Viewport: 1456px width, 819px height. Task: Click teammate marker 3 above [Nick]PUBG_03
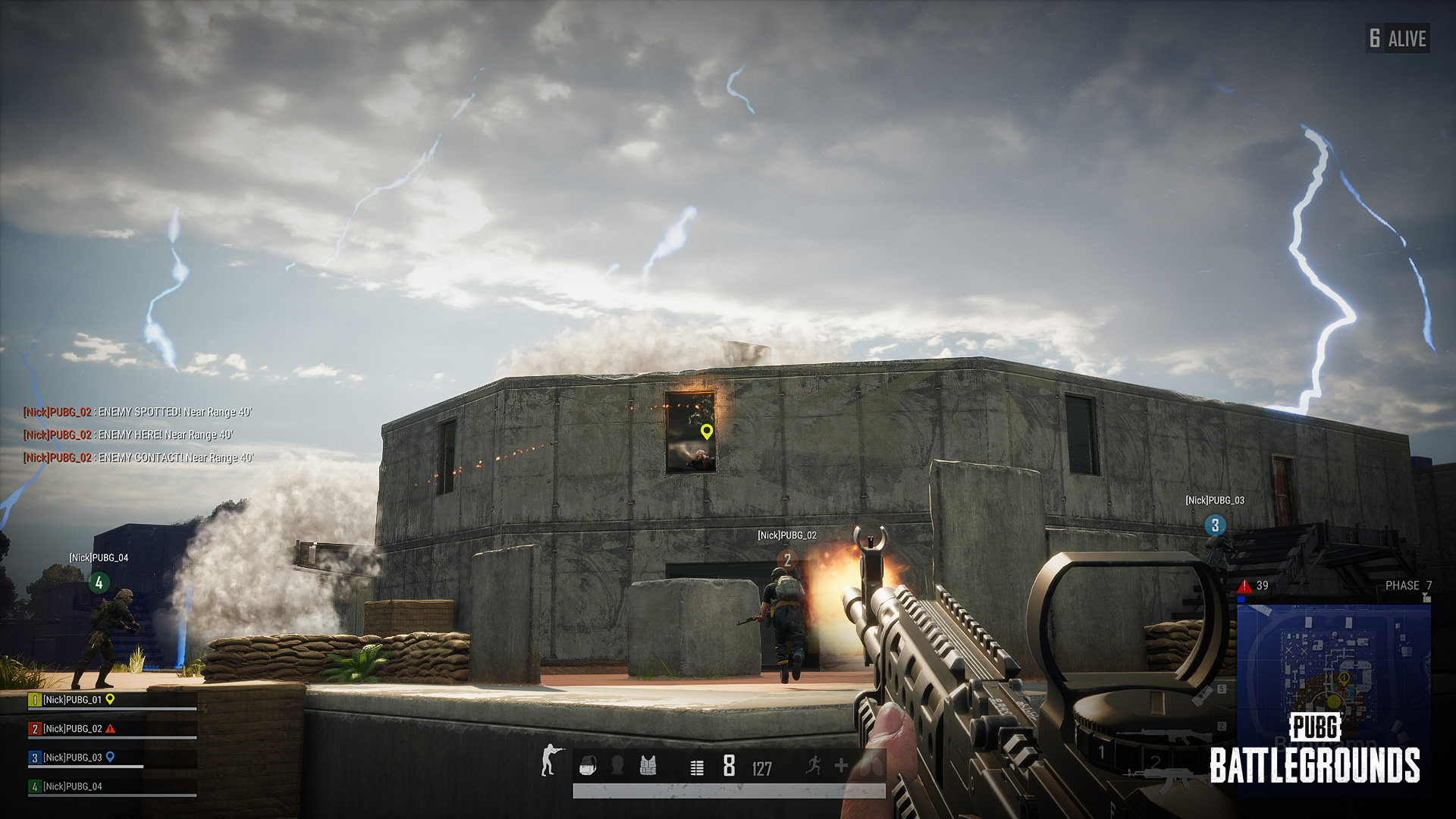tap(1215, 525)
